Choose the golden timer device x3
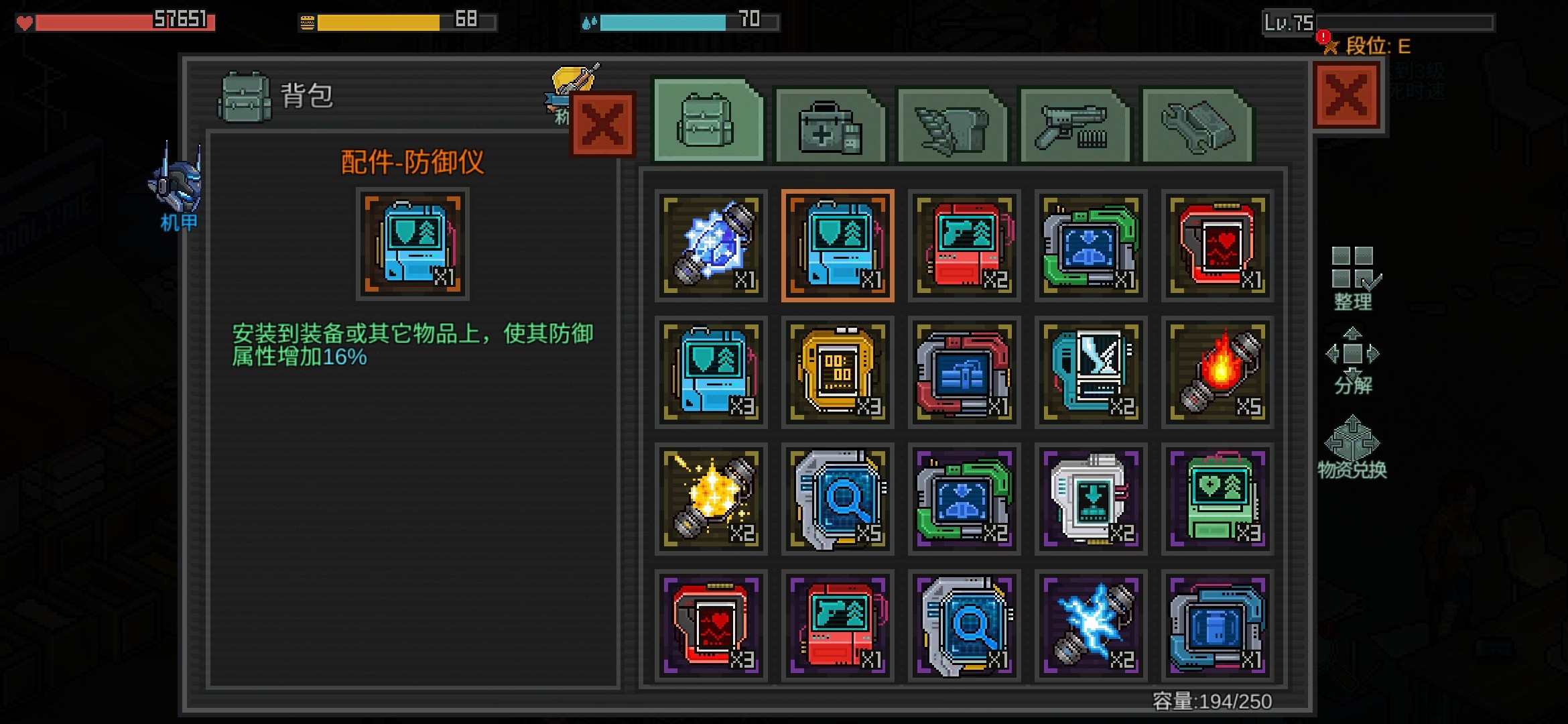This screenshot has width=1568, height=724. [838, 372]
